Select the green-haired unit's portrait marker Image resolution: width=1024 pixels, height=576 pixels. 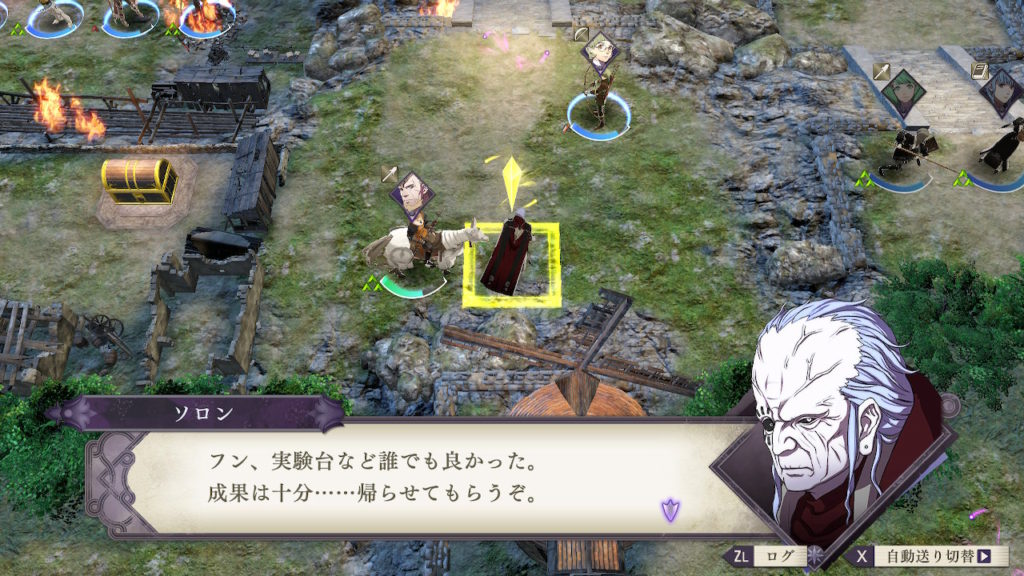pos(904,92)
